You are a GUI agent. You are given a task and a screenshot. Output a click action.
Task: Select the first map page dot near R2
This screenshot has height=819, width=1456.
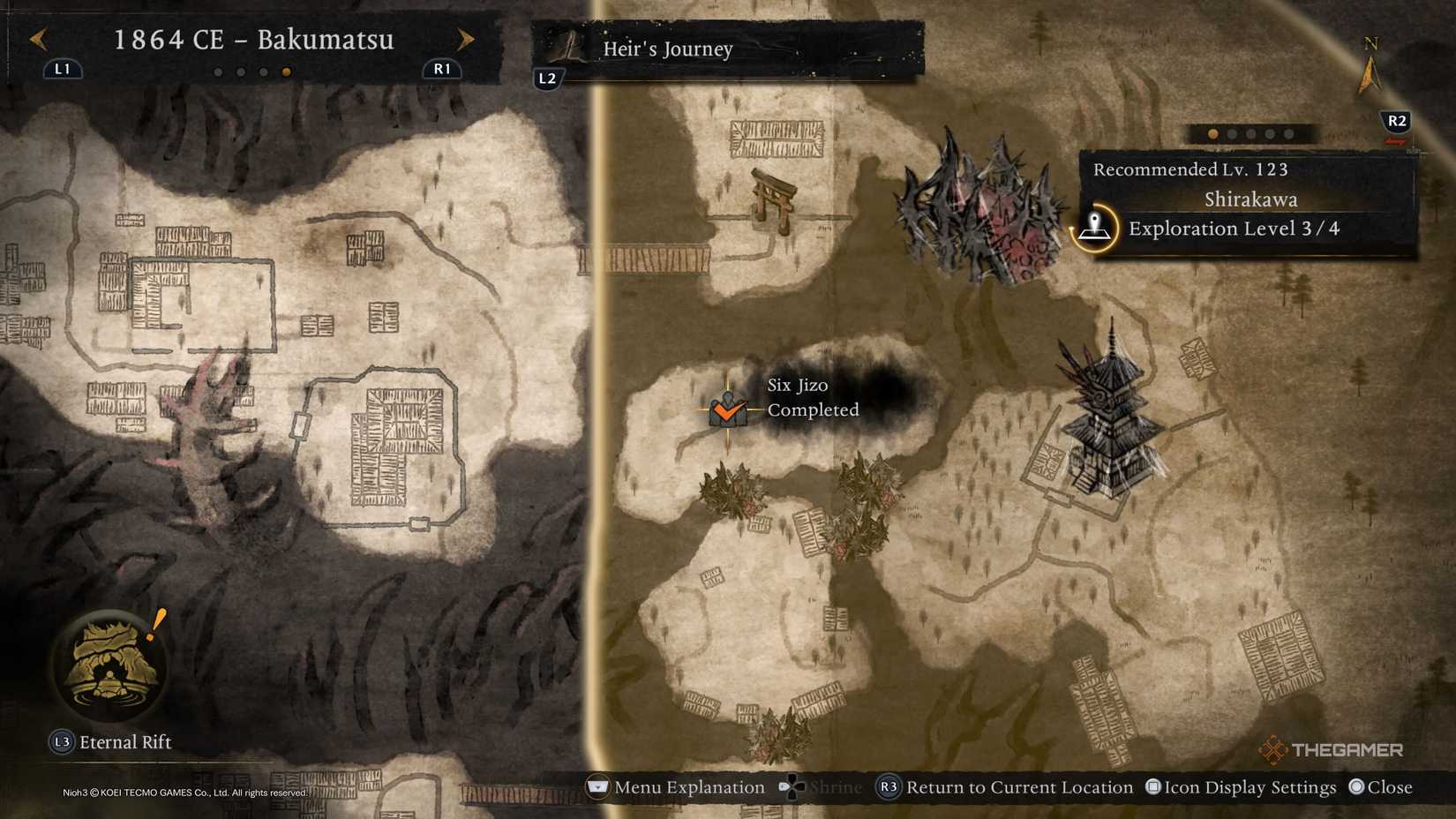coord(1212,133)
